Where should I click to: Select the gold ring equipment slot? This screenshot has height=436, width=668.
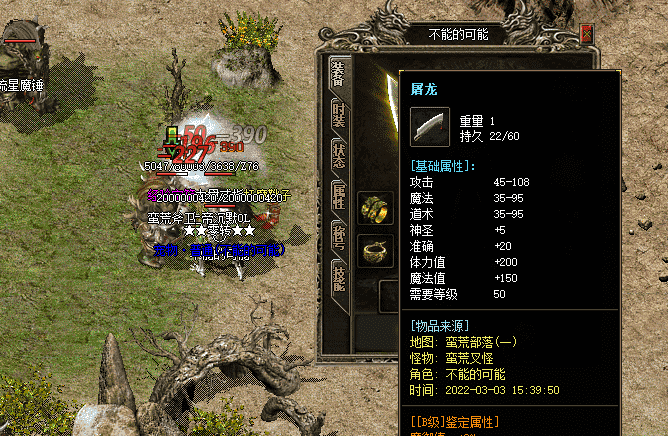coord(376,207)
